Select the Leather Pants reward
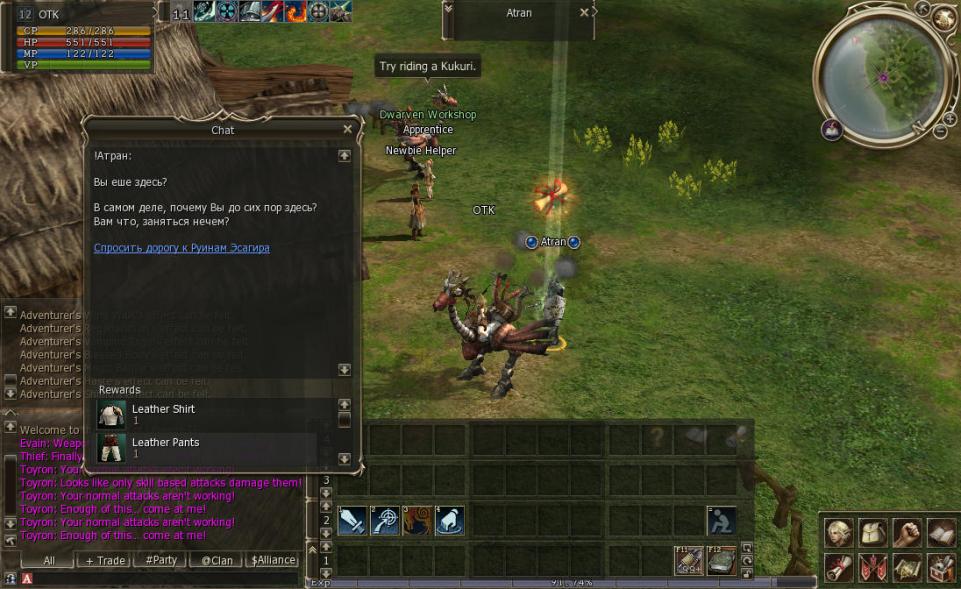The width and height of the screenshot is (961, 589). coord(165,447)
